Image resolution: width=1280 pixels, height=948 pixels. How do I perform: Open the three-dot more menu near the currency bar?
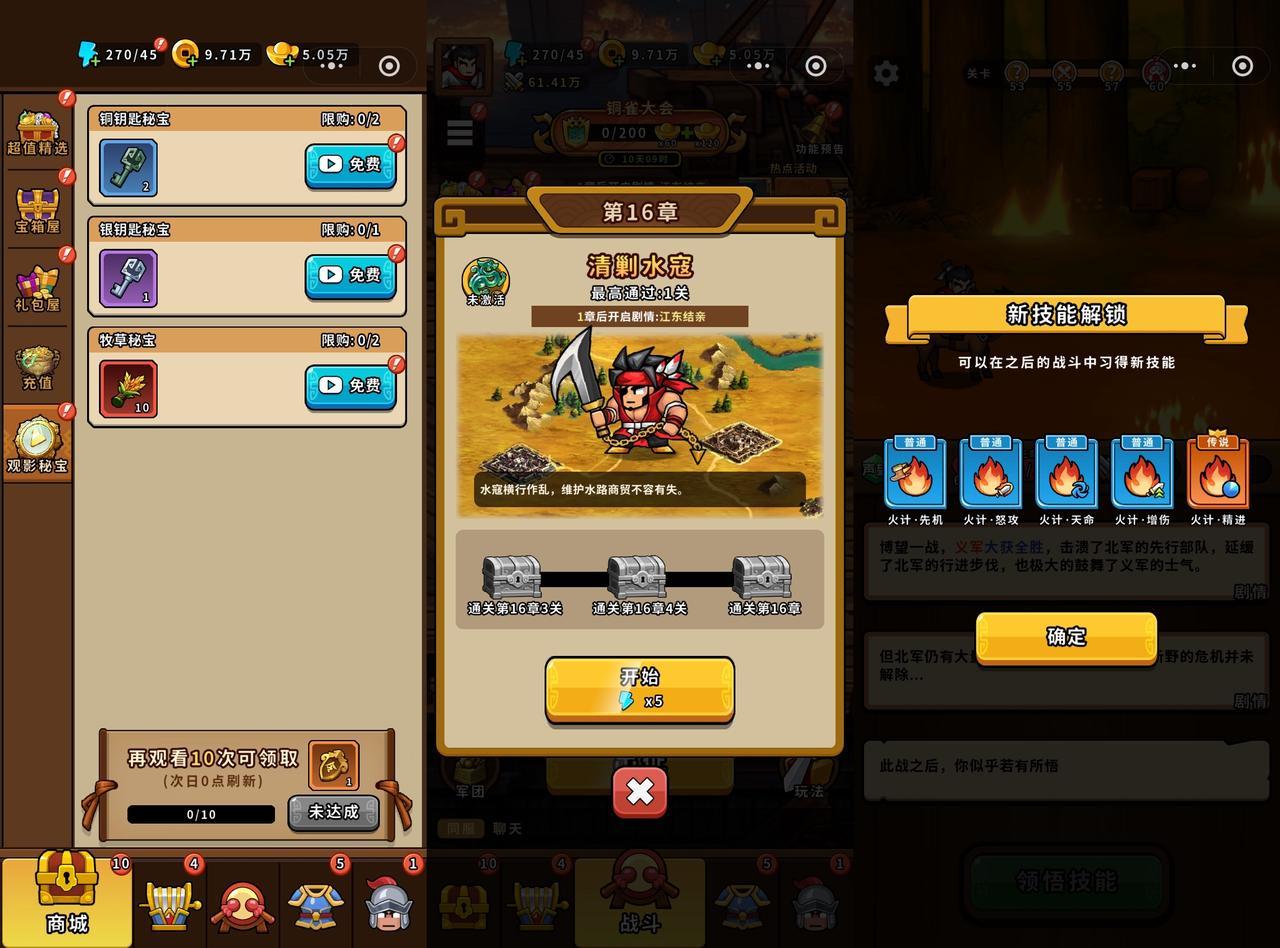coord(330,65)
